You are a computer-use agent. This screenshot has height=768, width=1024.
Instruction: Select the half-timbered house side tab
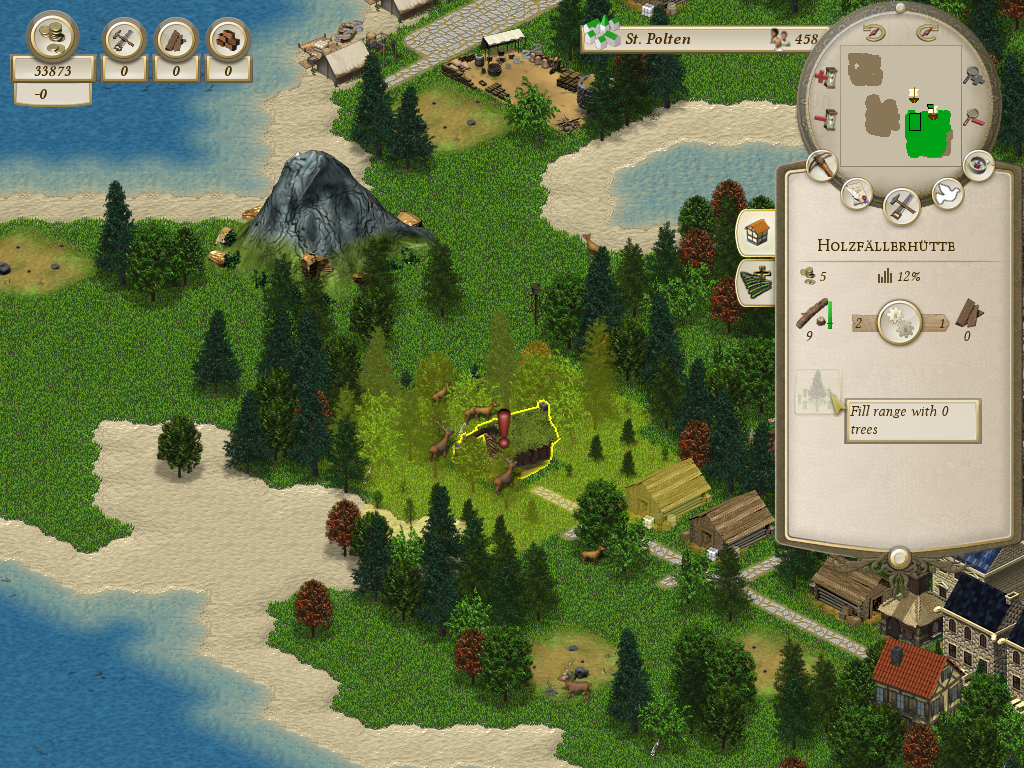(756, 232)
